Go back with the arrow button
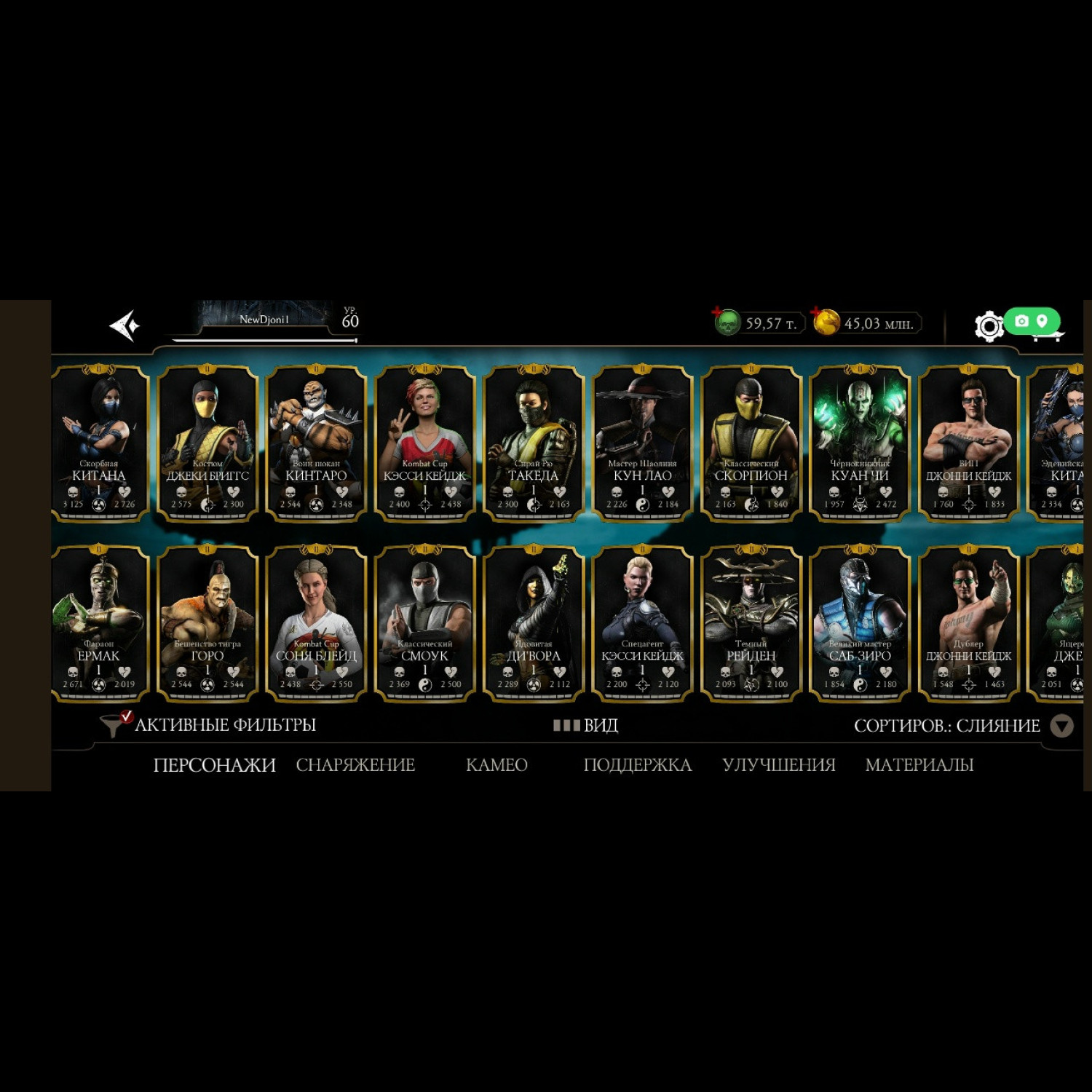 pyautogui.click(x=124, y=325)
